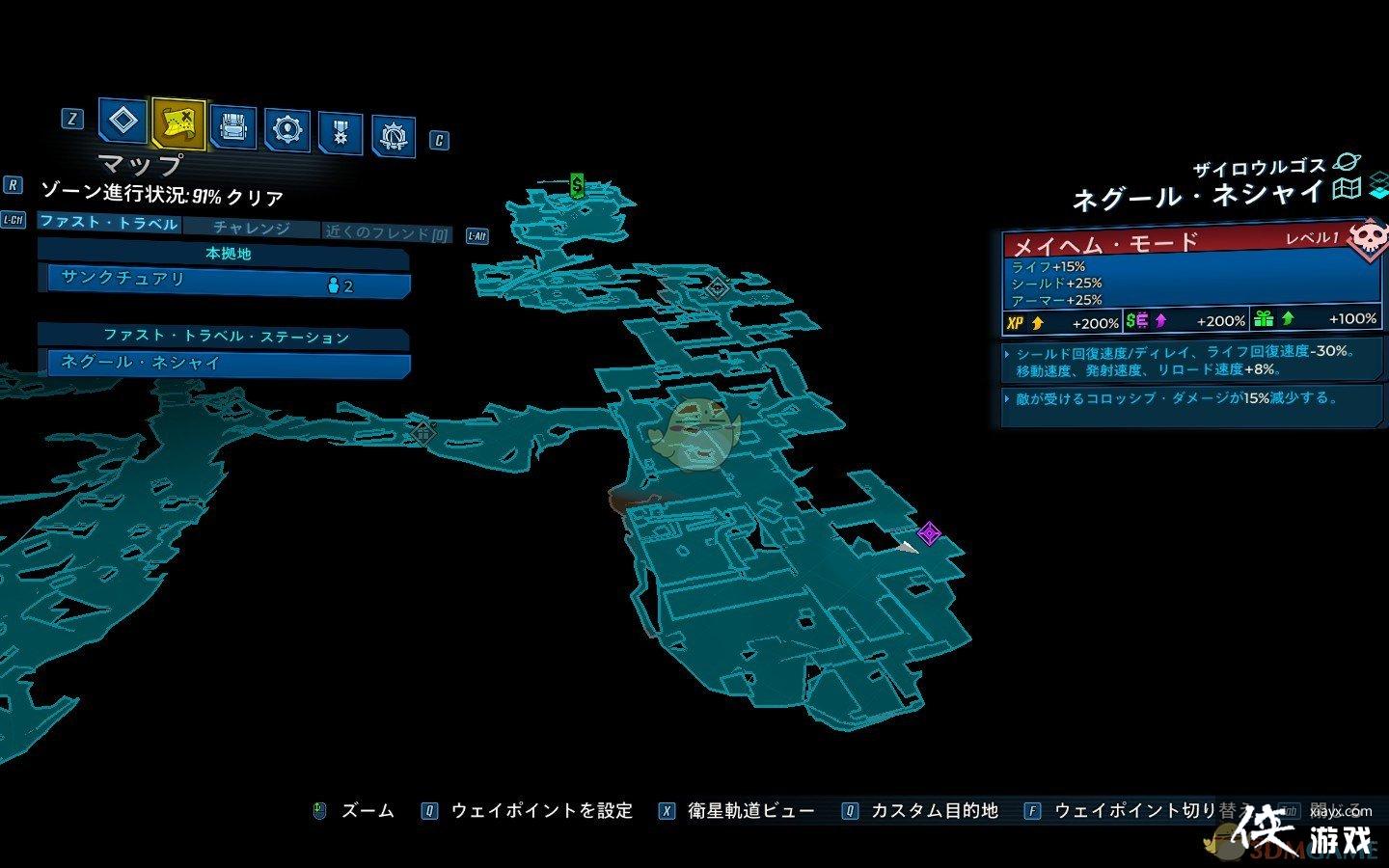This screenshot has width=1389, height=868.
Task: Select the yellow map tab
Action: pos(178,122)
